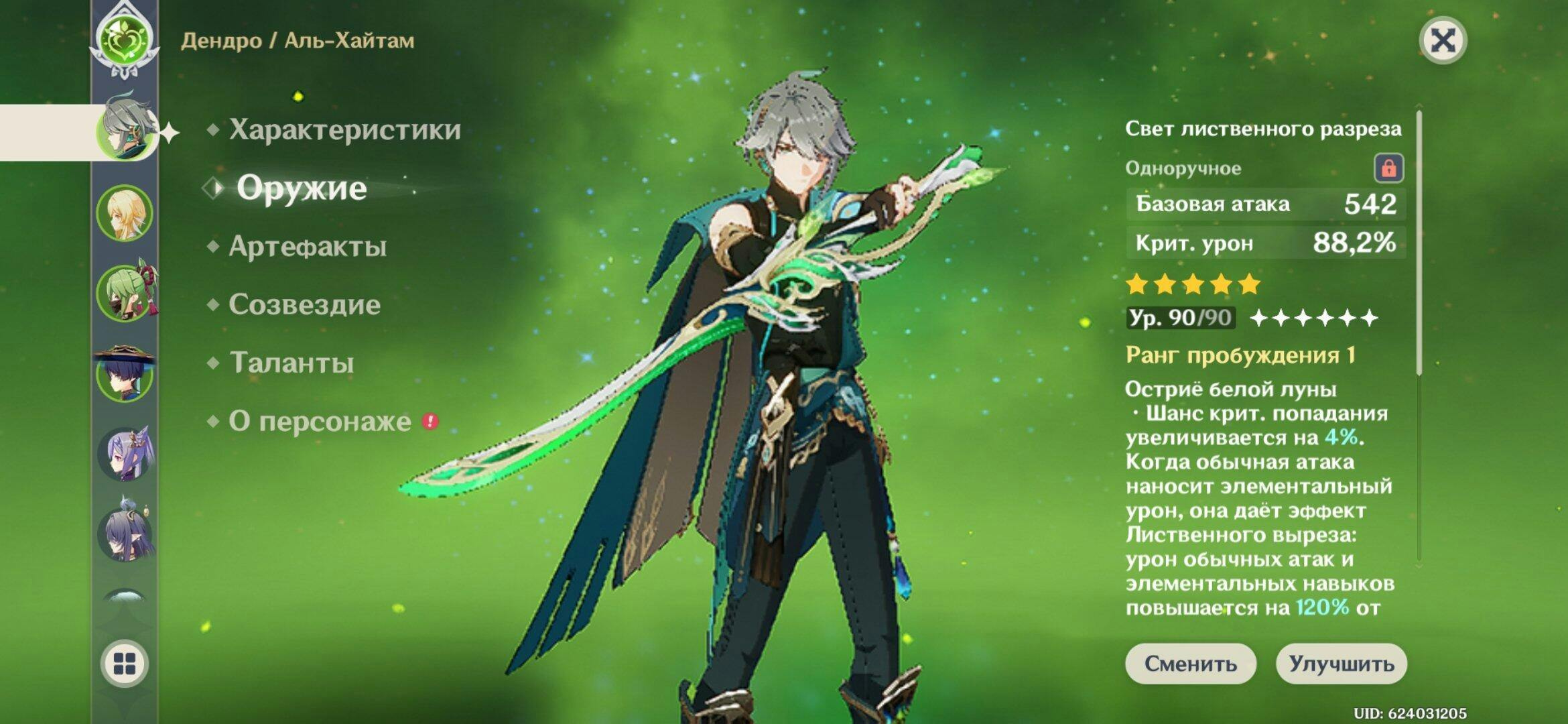Open the Созвездие page

[x=304, y=305]
